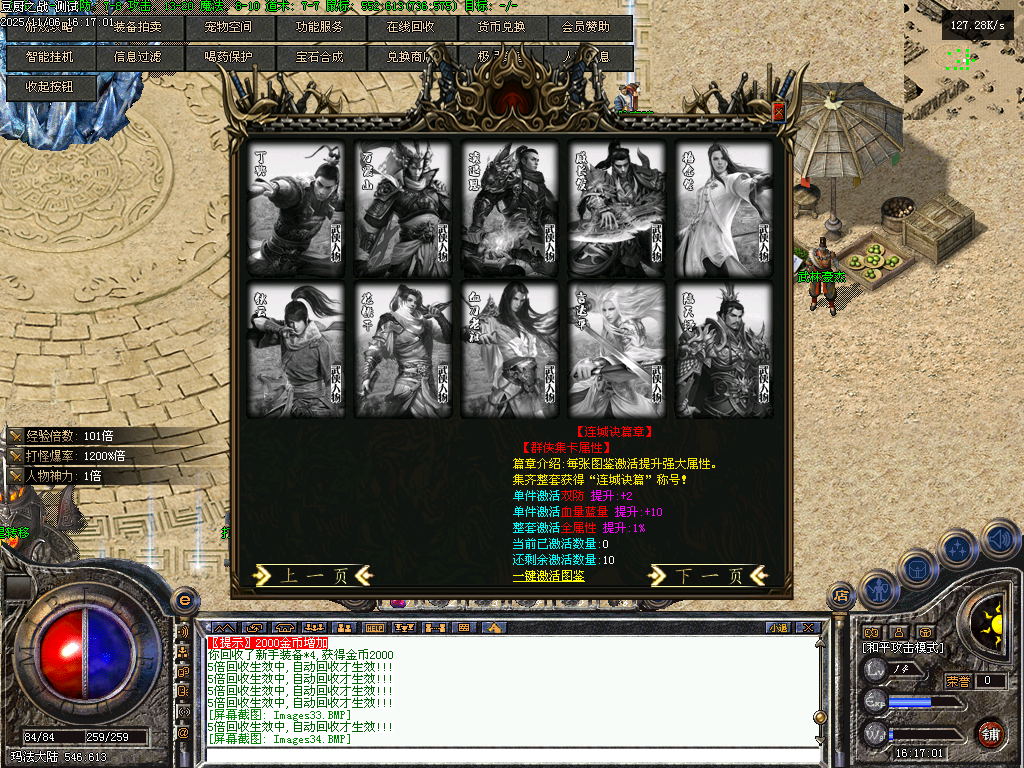
Task: Open the bag inventory round icon
Action: 916,570
